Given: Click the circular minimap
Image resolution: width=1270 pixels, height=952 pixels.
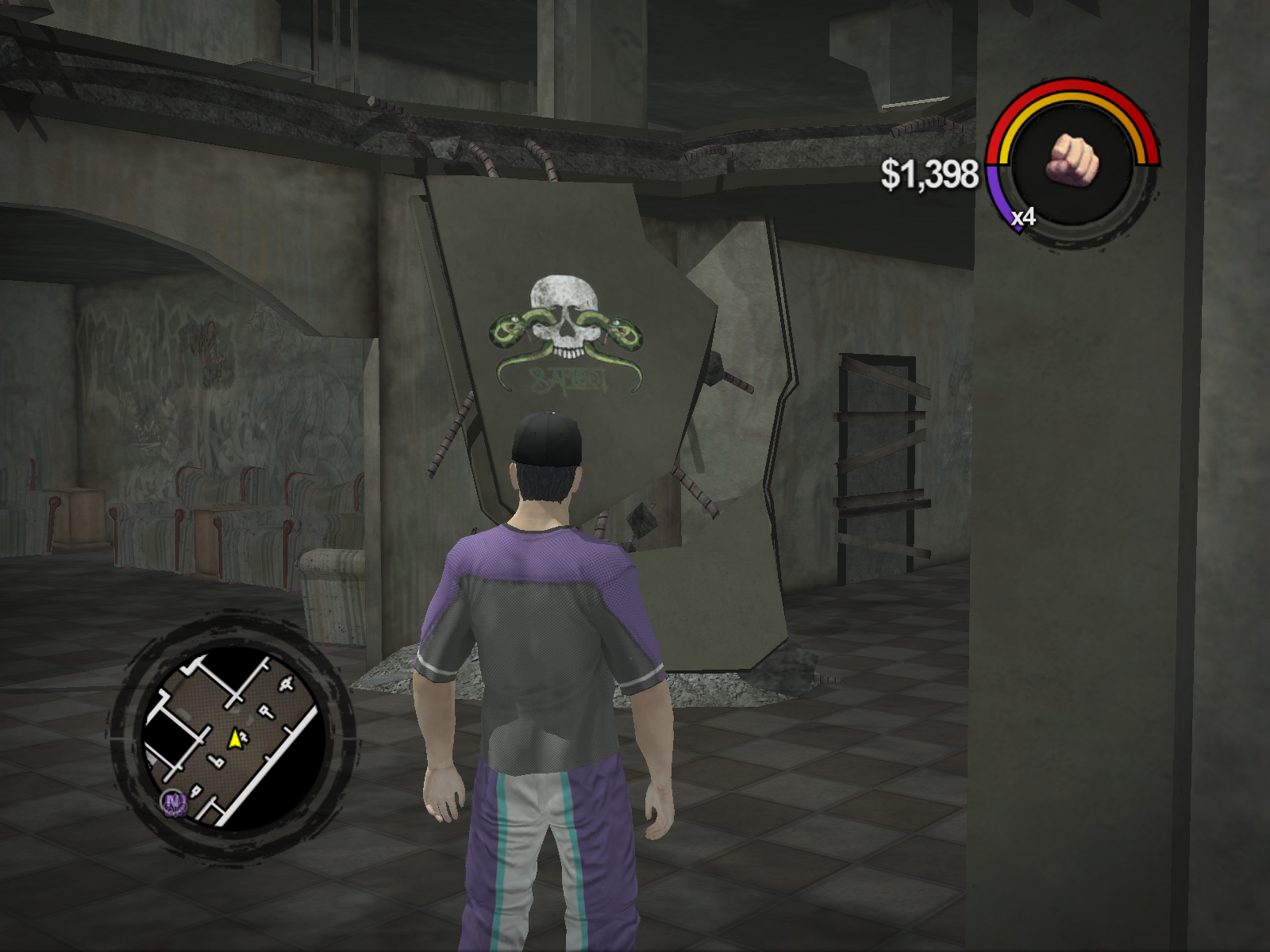Looking at the screenshot, I should click(x=232, y=738).
